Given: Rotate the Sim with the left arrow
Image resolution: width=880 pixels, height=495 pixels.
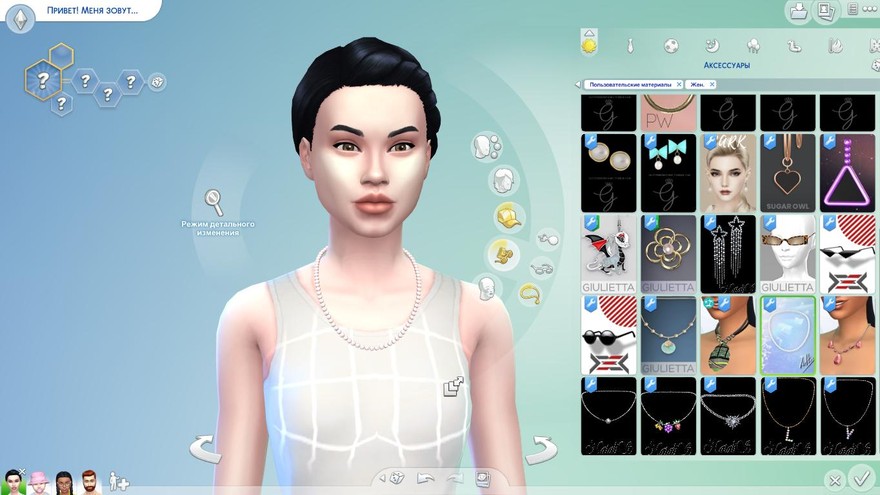Looking at the screenshot, I should click(204, 449).
